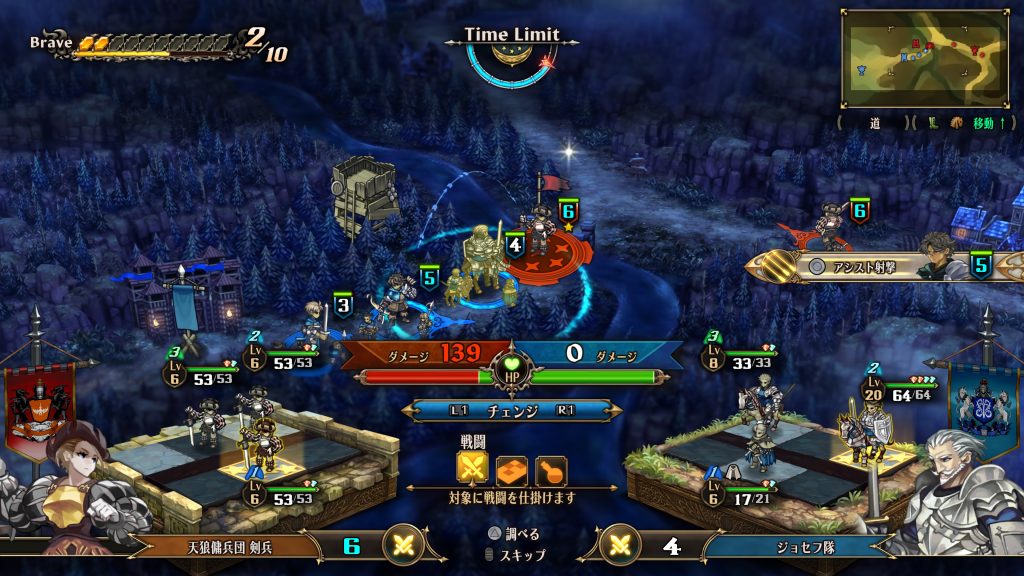The width and height of the screenshot is (1024, 576).
Task: Click the ジョセフ隊 unit name plate
Action: pyautogui.click(x=792, y=546)
